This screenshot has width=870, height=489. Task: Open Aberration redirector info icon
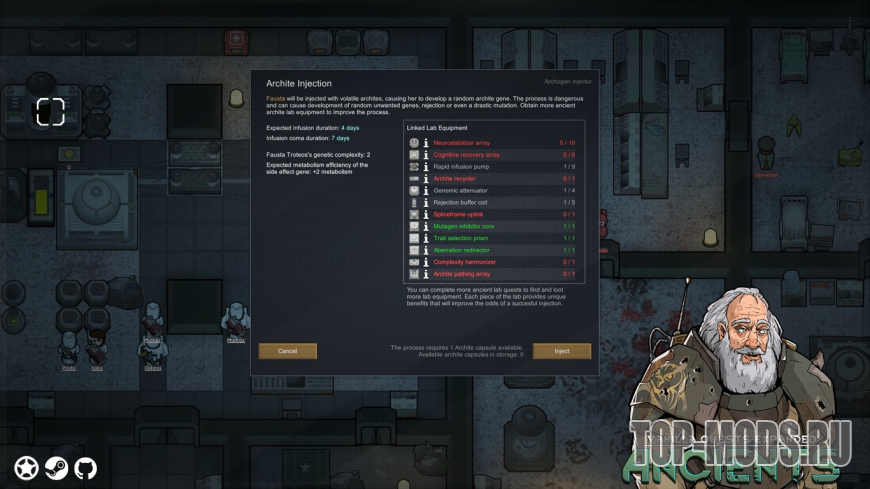[x=426, y=251]
